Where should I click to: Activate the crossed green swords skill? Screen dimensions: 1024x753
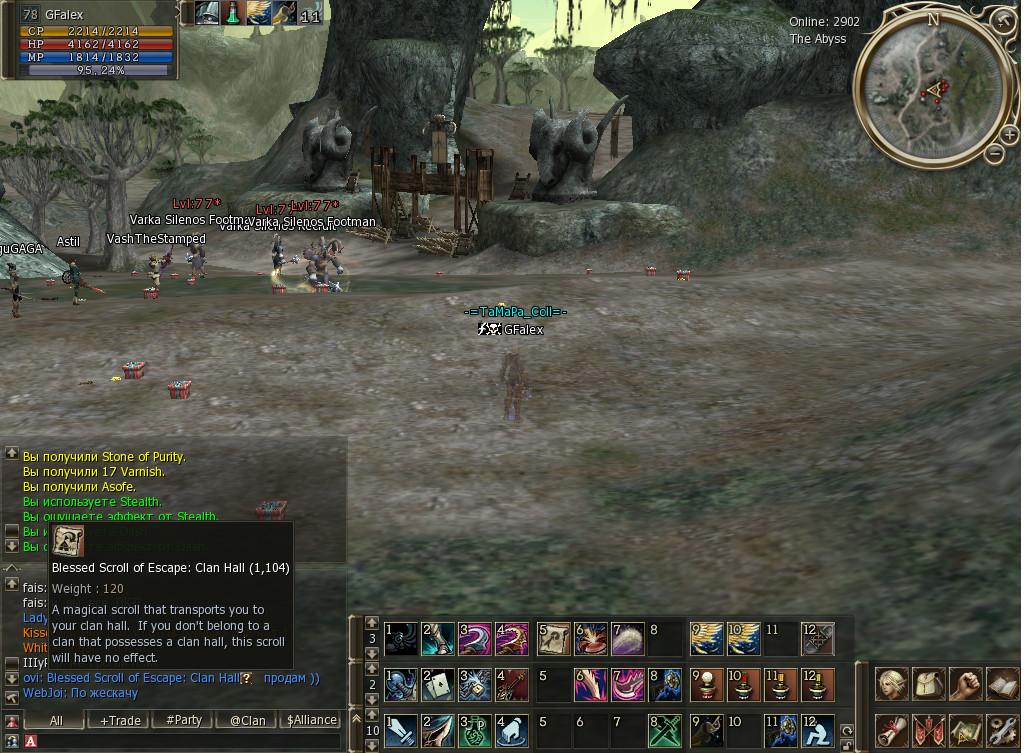(664, 731)
